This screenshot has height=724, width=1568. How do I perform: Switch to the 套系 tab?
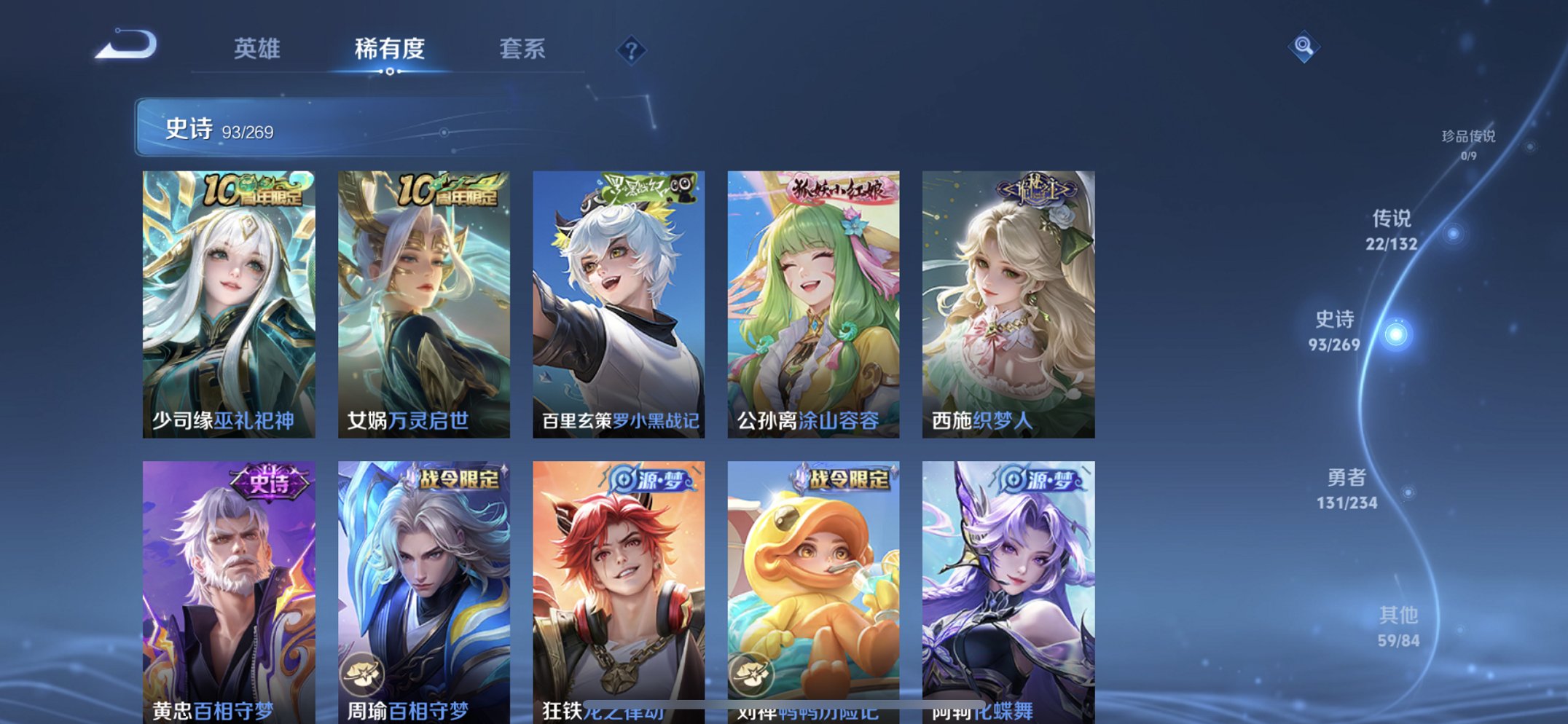[x=522, y=50]
